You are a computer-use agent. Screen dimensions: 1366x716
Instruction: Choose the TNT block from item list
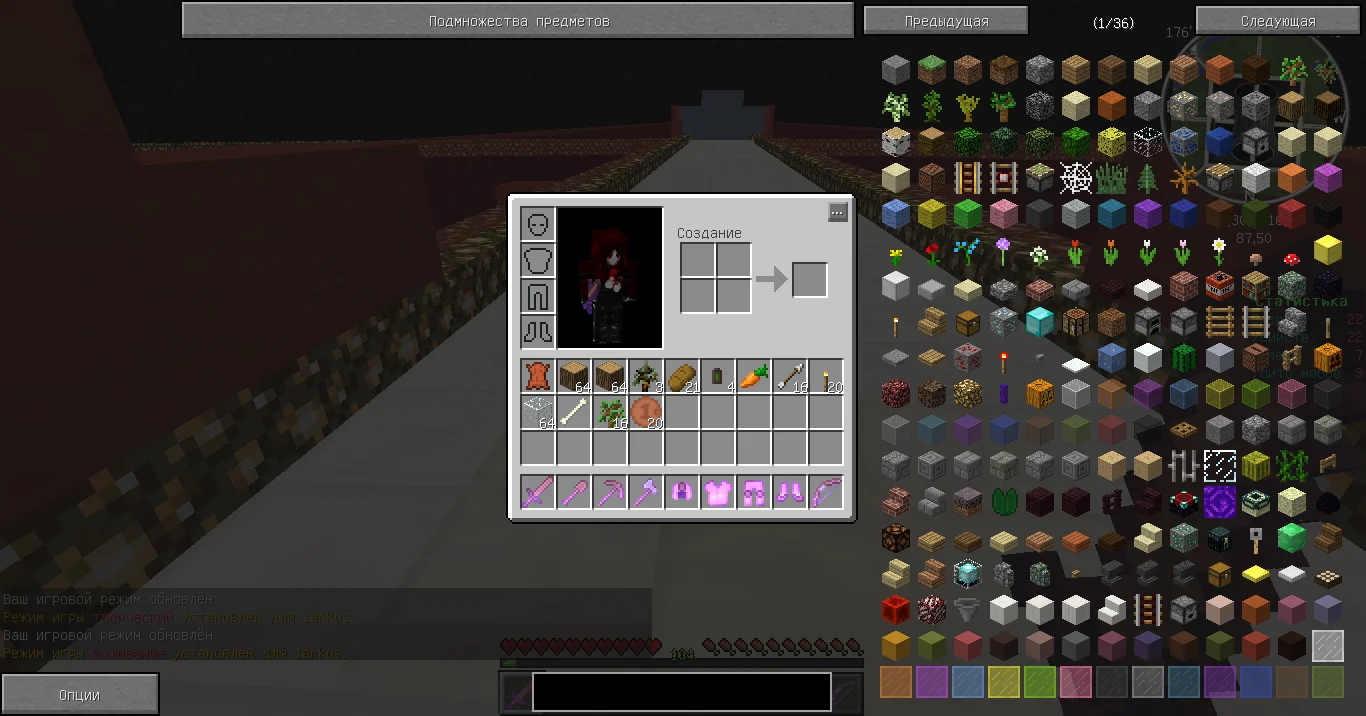1219,285
